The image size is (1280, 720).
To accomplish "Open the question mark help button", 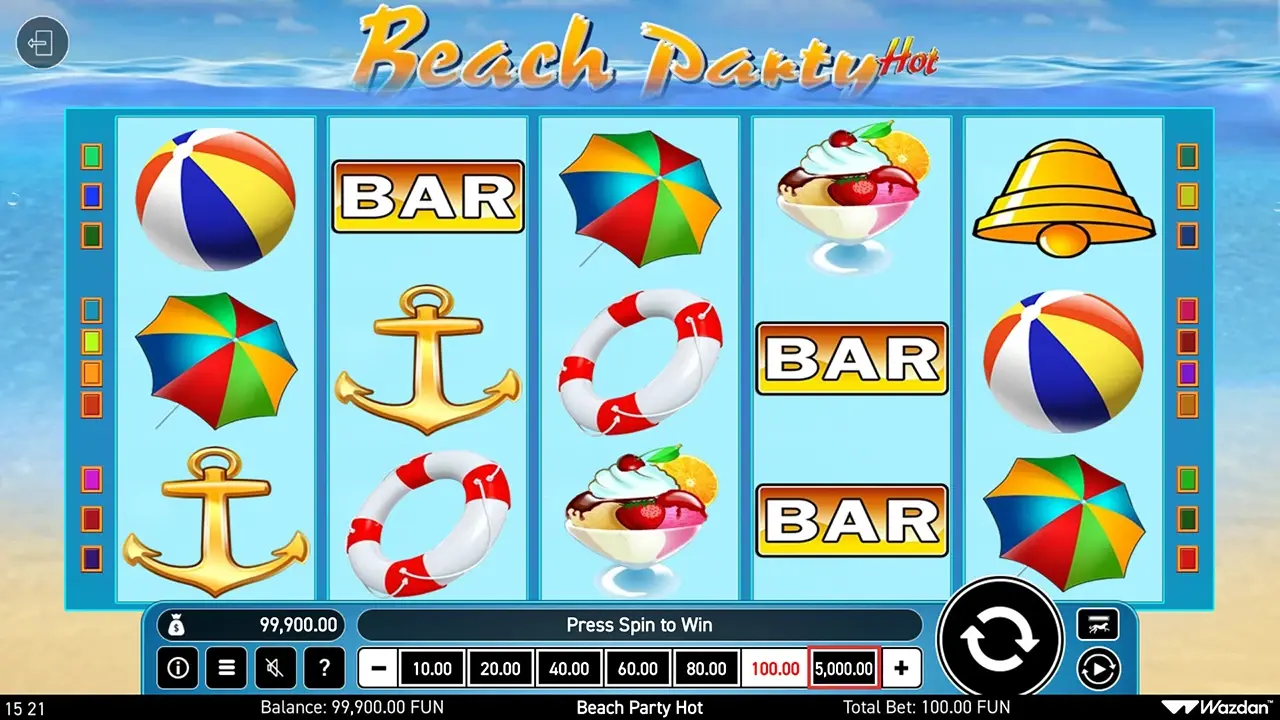I will (x=324, y=668).
